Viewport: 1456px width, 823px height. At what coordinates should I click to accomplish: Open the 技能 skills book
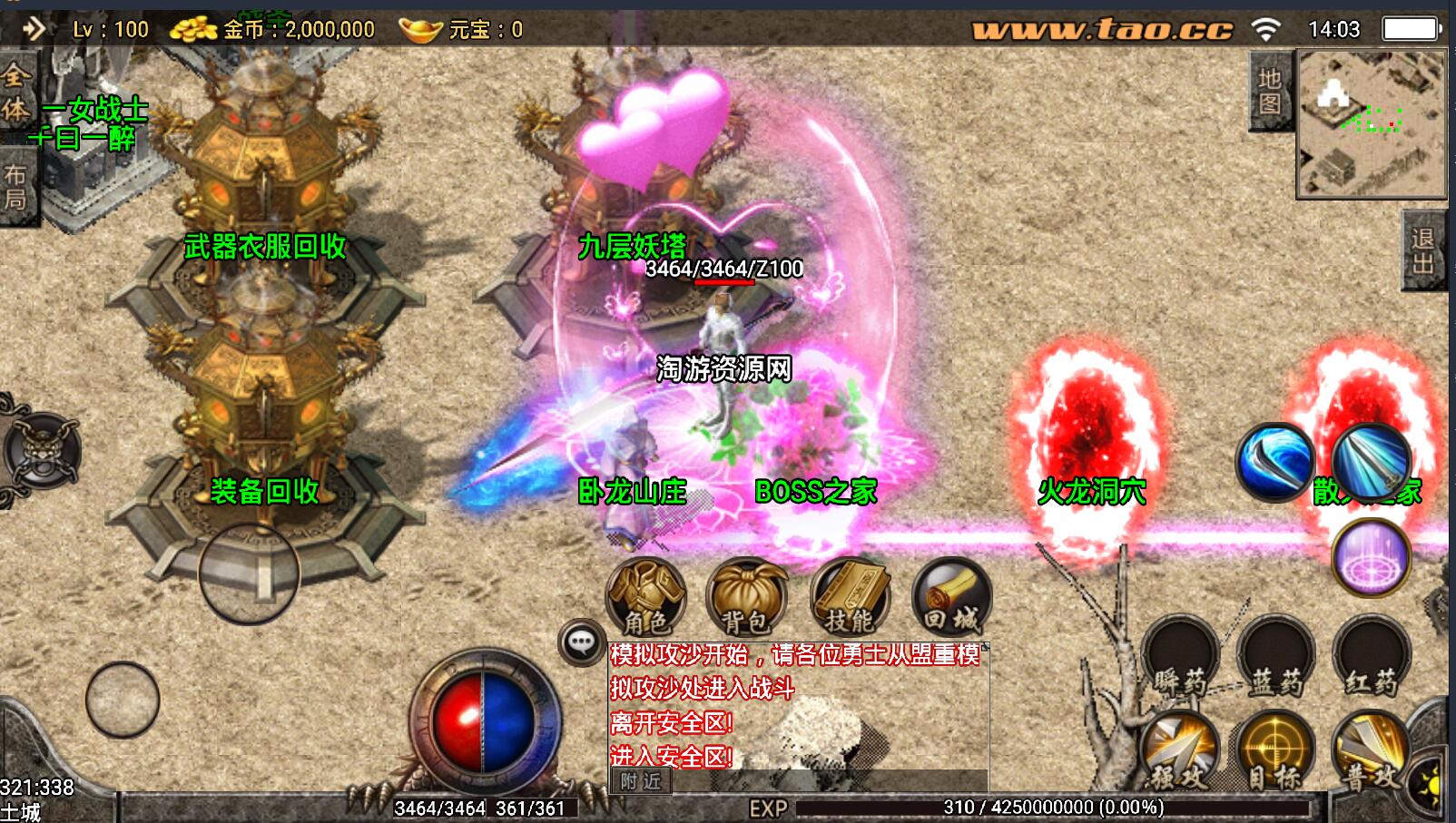850,597
